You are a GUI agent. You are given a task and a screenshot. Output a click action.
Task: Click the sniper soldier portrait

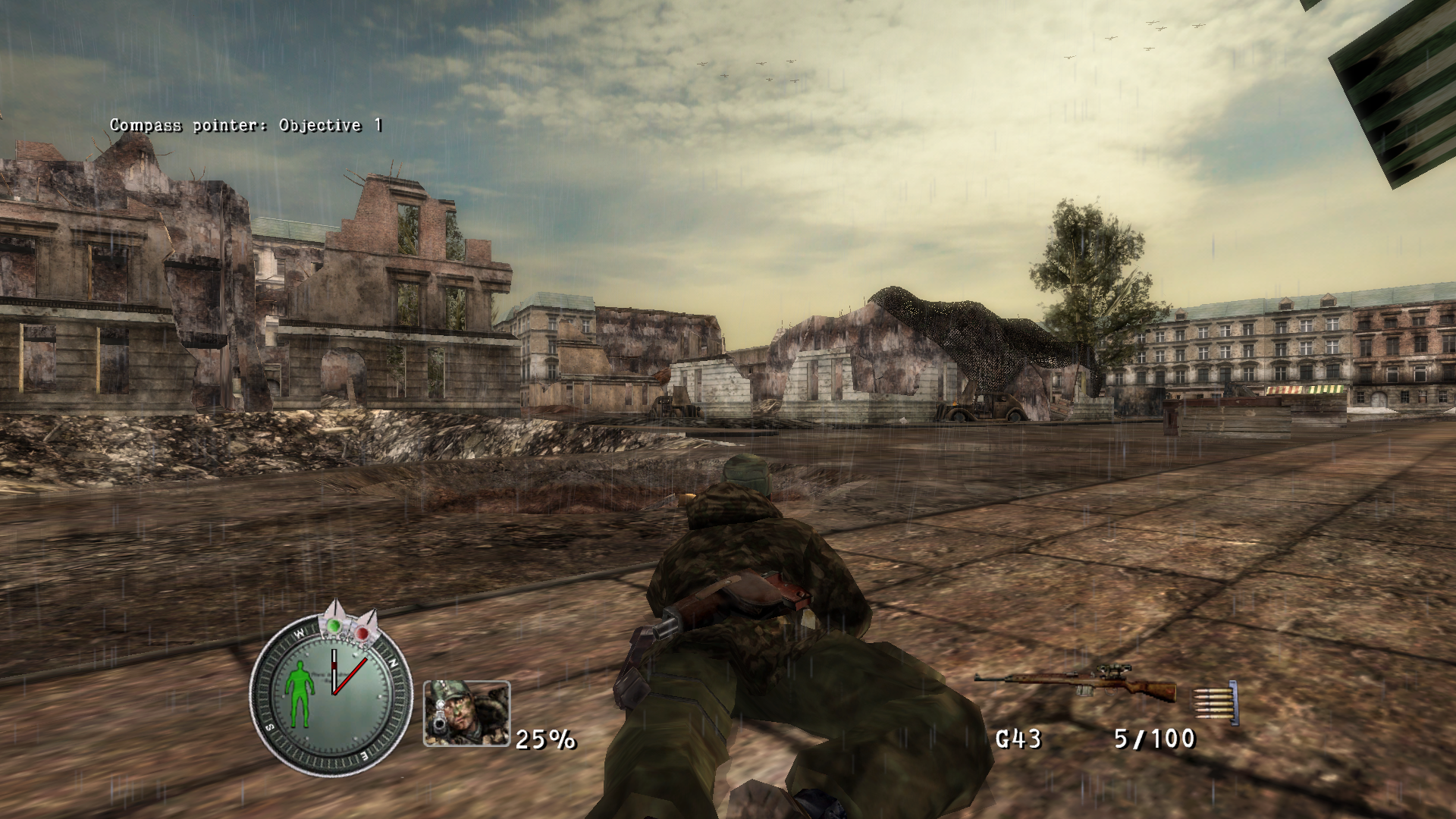466,714
